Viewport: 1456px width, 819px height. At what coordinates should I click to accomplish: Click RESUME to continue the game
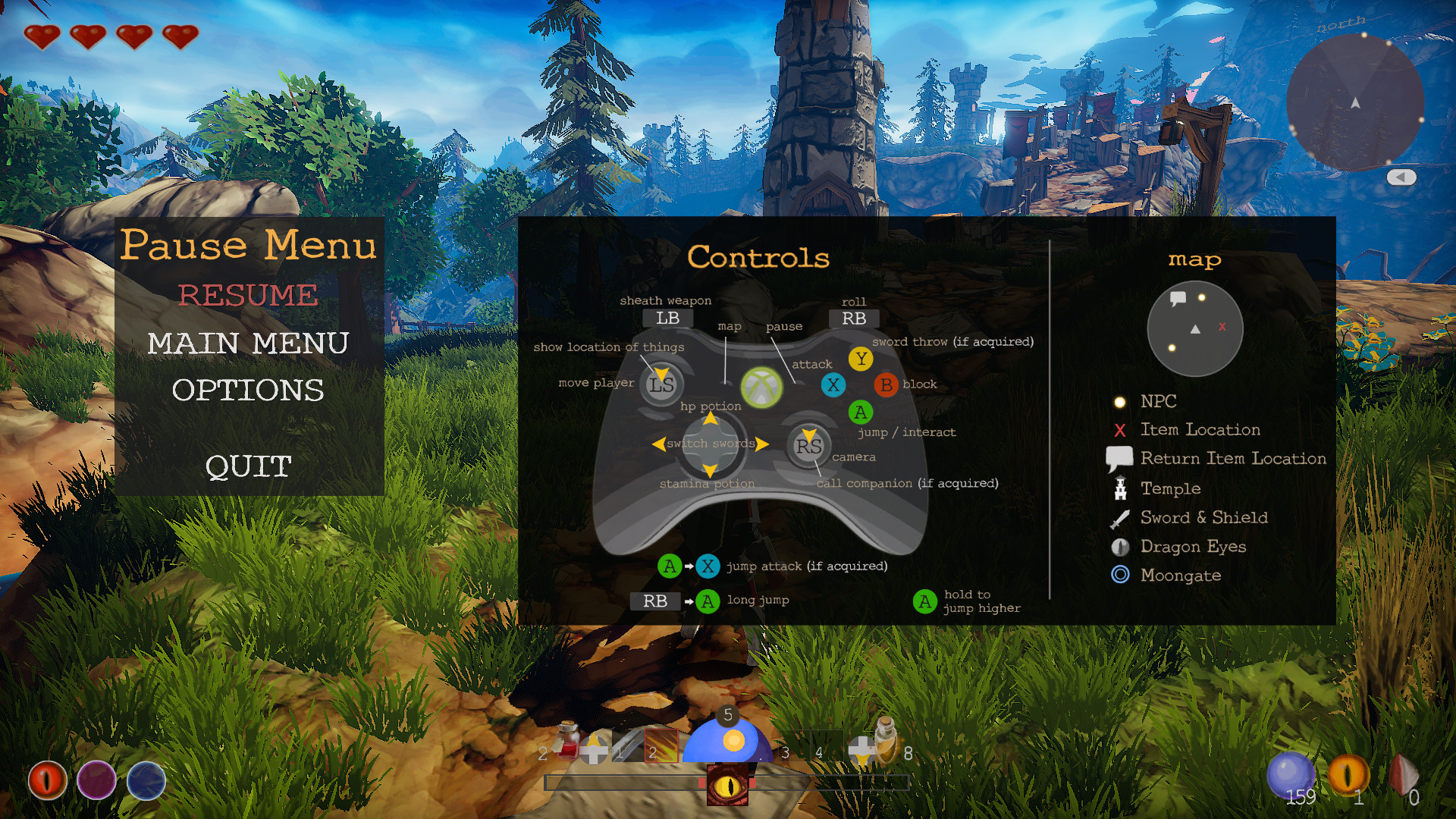(248, 296)
